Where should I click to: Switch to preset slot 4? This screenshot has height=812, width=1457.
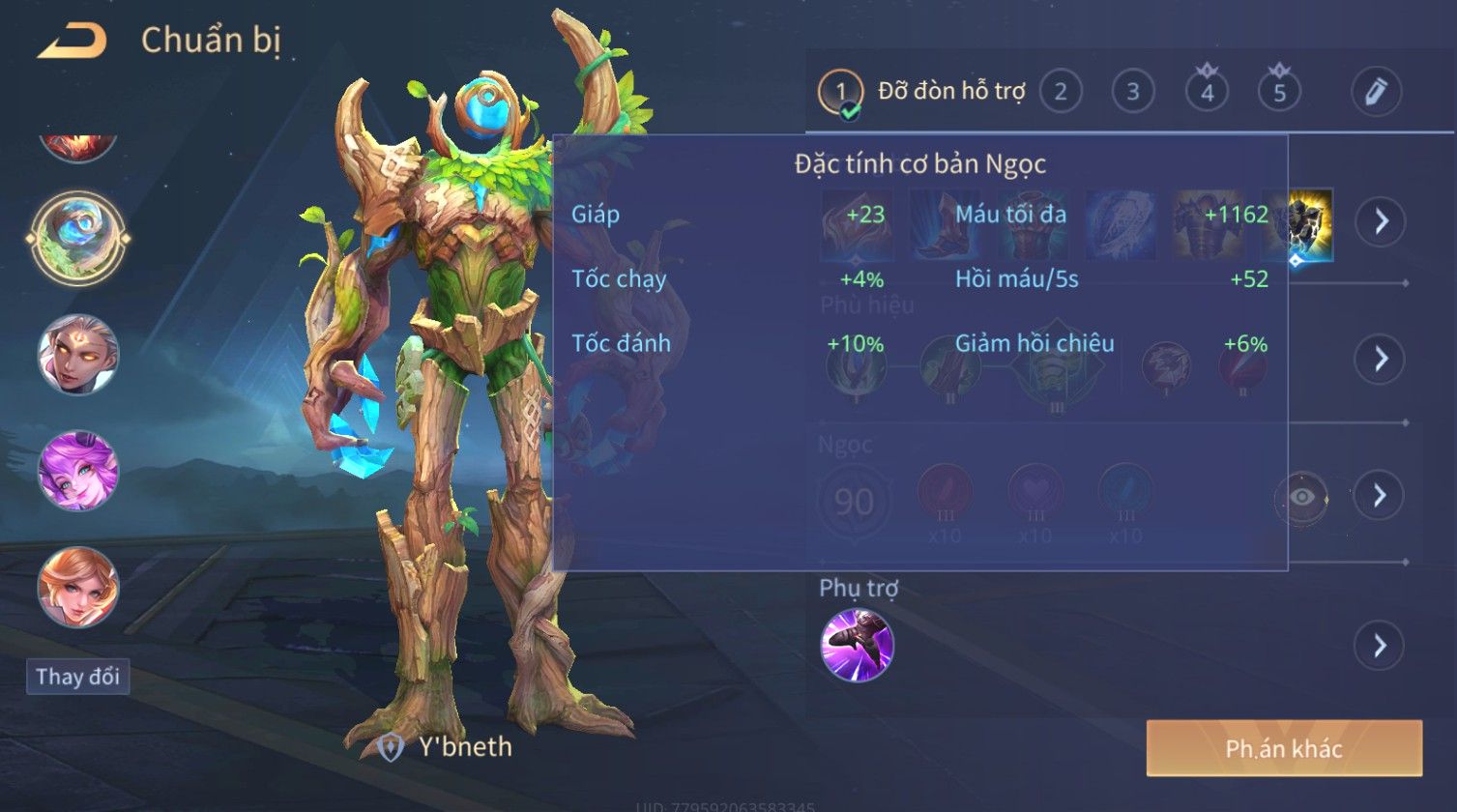[x=1207, y=93]
